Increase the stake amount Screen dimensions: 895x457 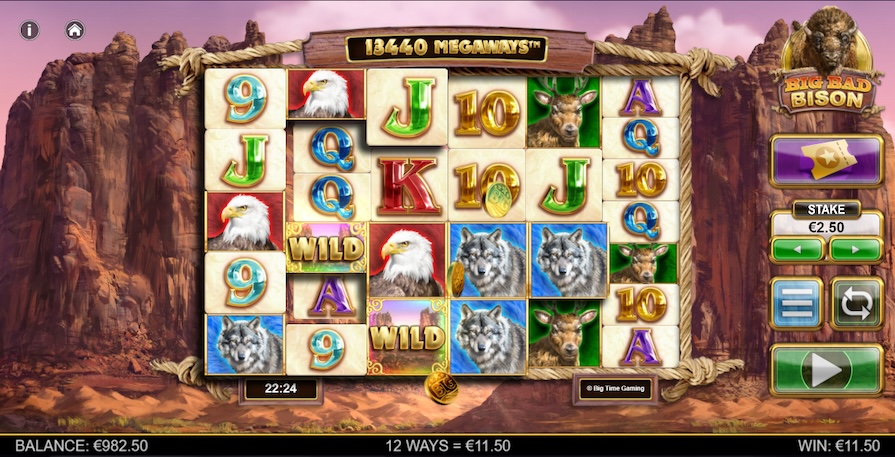pyautogui.click(x=855, y=249)
